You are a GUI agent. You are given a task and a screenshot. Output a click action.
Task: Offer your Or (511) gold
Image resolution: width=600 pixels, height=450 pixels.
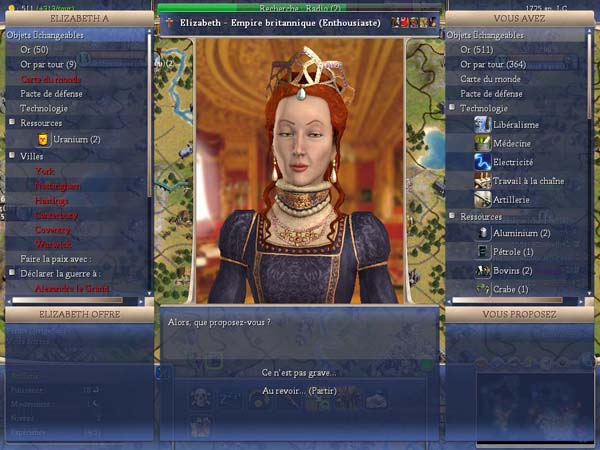point(479,49)
